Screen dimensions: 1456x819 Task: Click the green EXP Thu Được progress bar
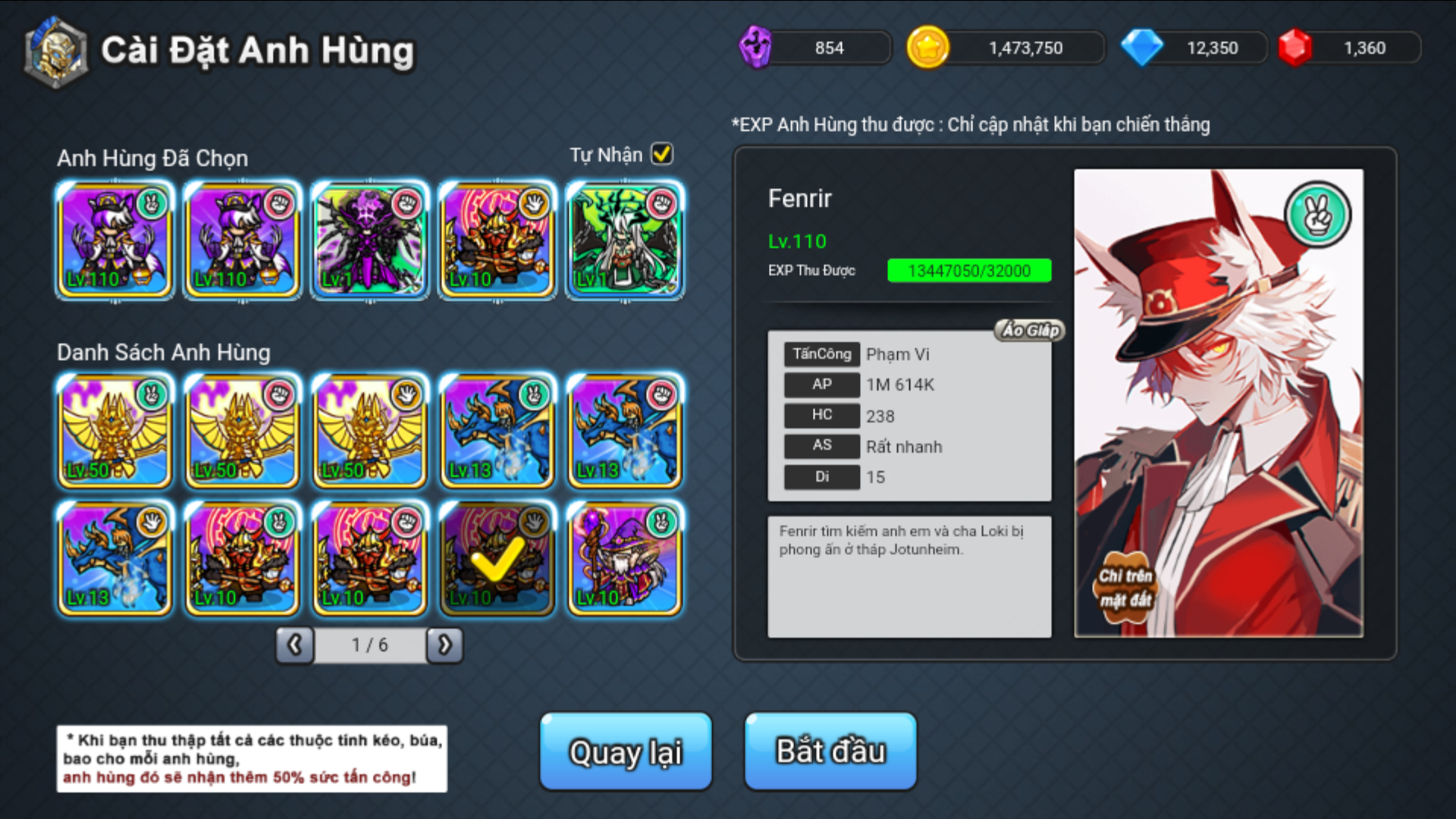(x=969, y=270)
